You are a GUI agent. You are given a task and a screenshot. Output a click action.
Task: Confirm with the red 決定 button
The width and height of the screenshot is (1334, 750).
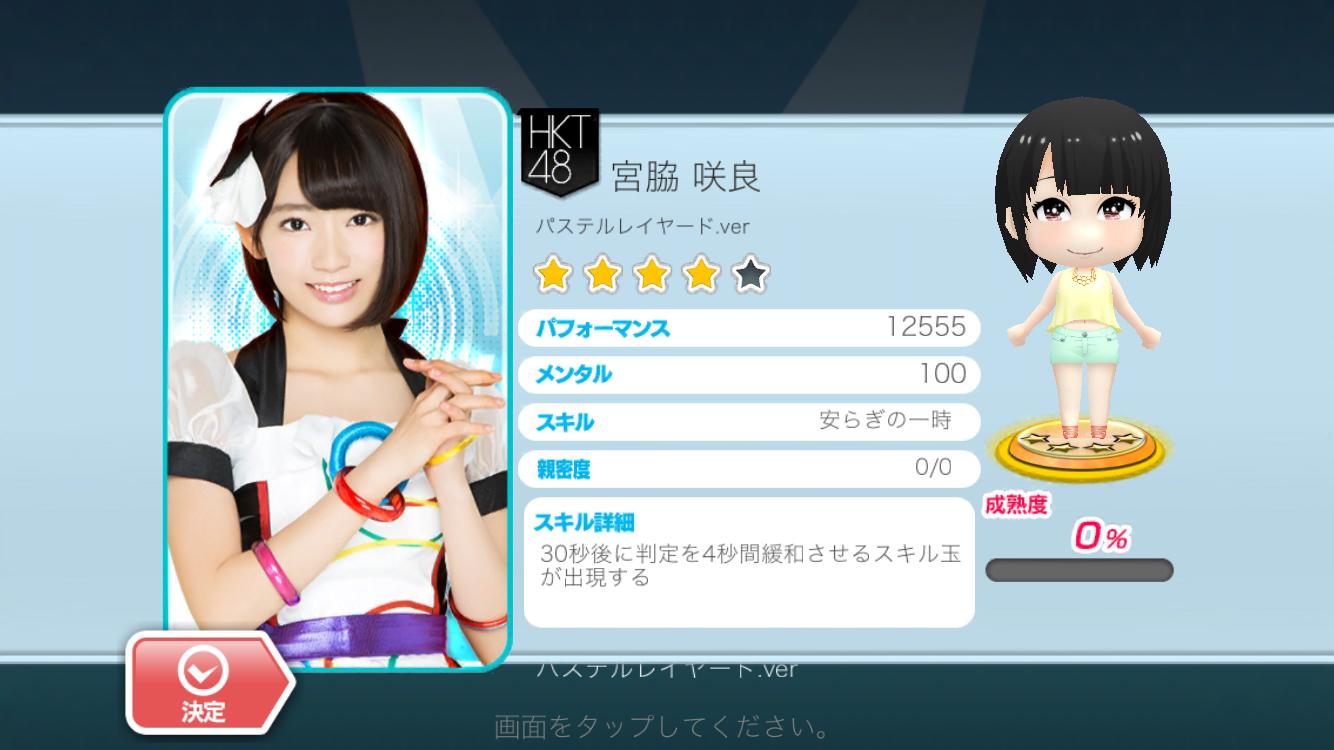(205, 684)
